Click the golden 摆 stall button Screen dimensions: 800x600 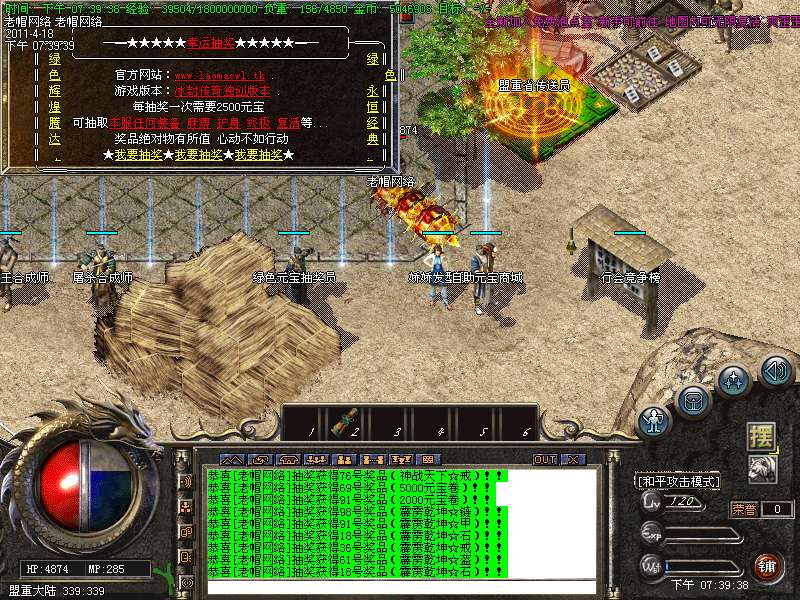762,436
